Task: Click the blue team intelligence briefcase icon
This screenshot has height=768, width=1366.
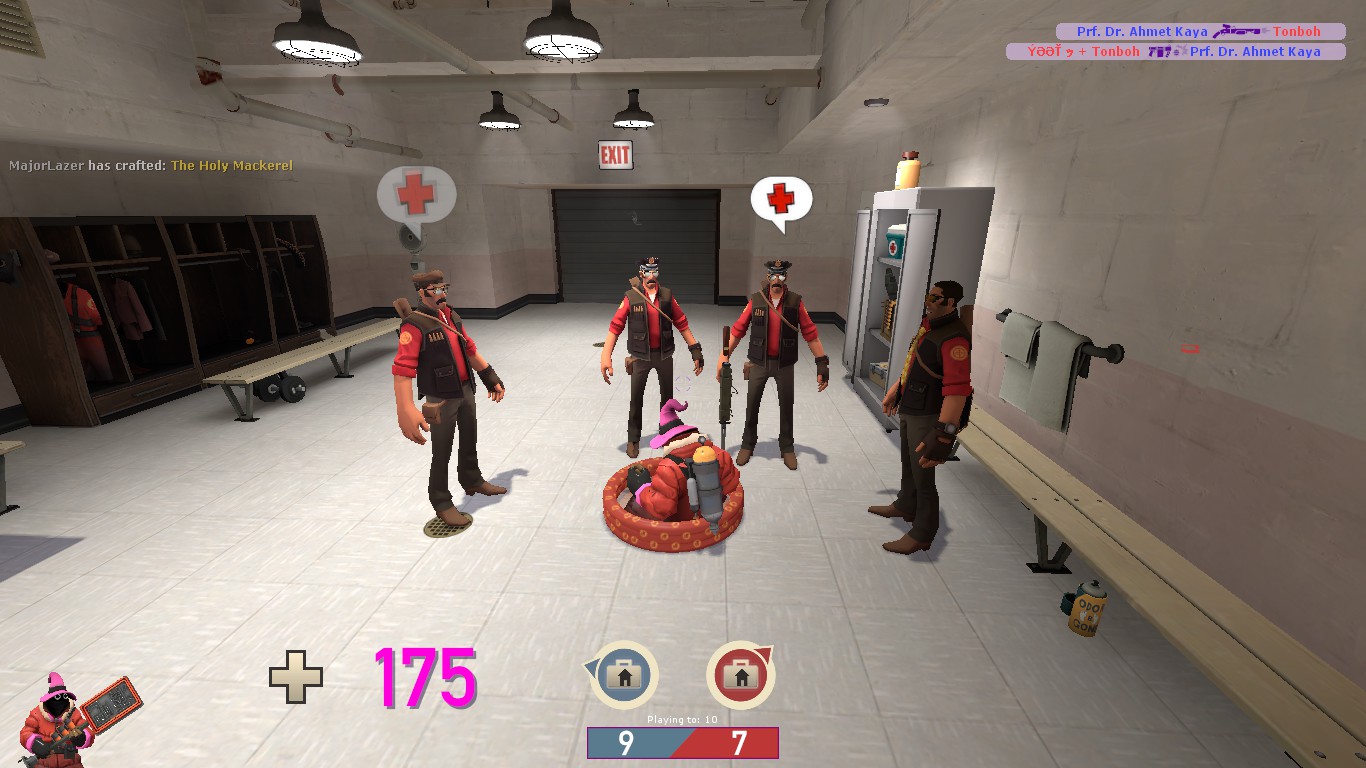Action: 624,676
